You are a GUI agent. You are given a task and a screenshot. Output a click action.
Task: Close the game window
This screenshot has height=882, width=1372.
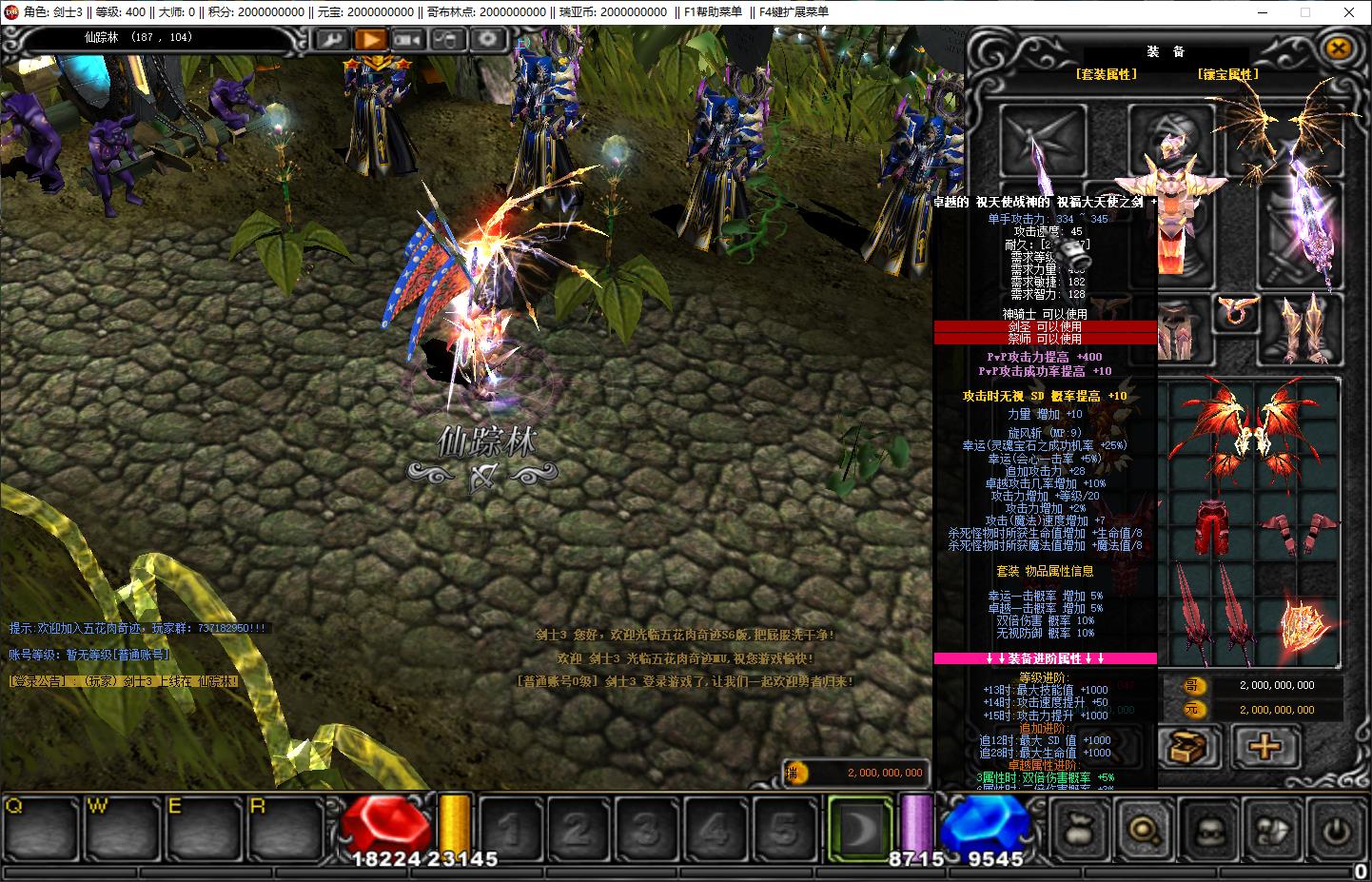click(x=1349, y=12)
